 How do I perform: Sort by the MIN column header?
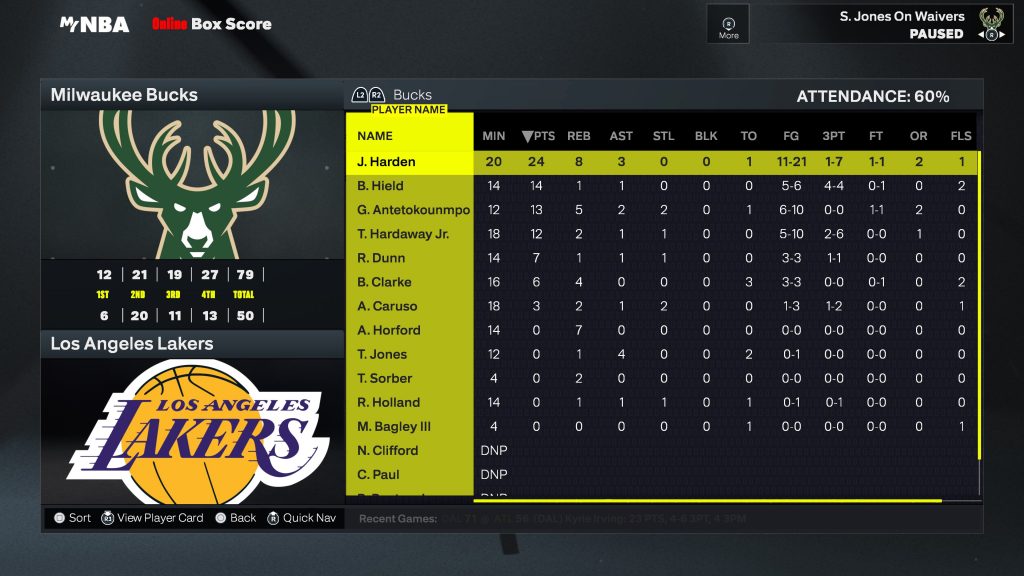(494, 136)
